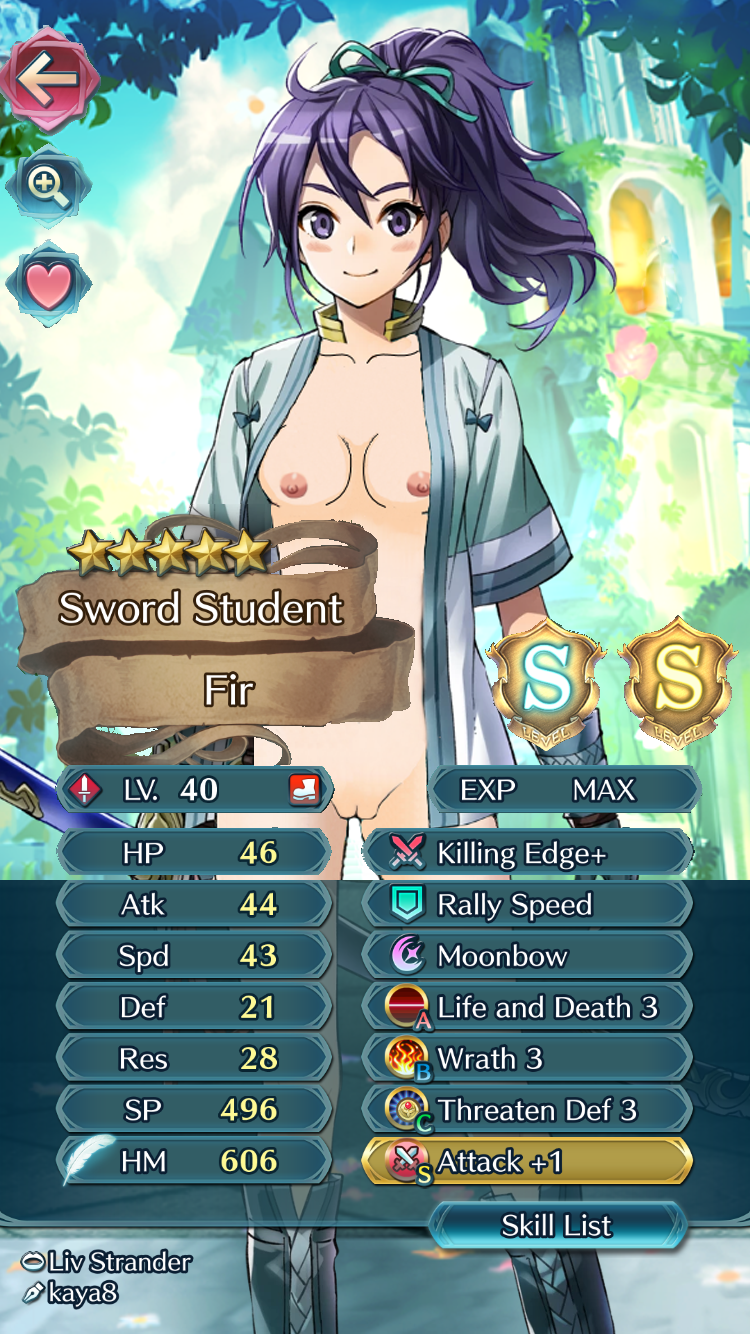The width and height of the screenshot is (750, 1334).
Task: Open the magnifying glass zoom view
Action: 48,186
